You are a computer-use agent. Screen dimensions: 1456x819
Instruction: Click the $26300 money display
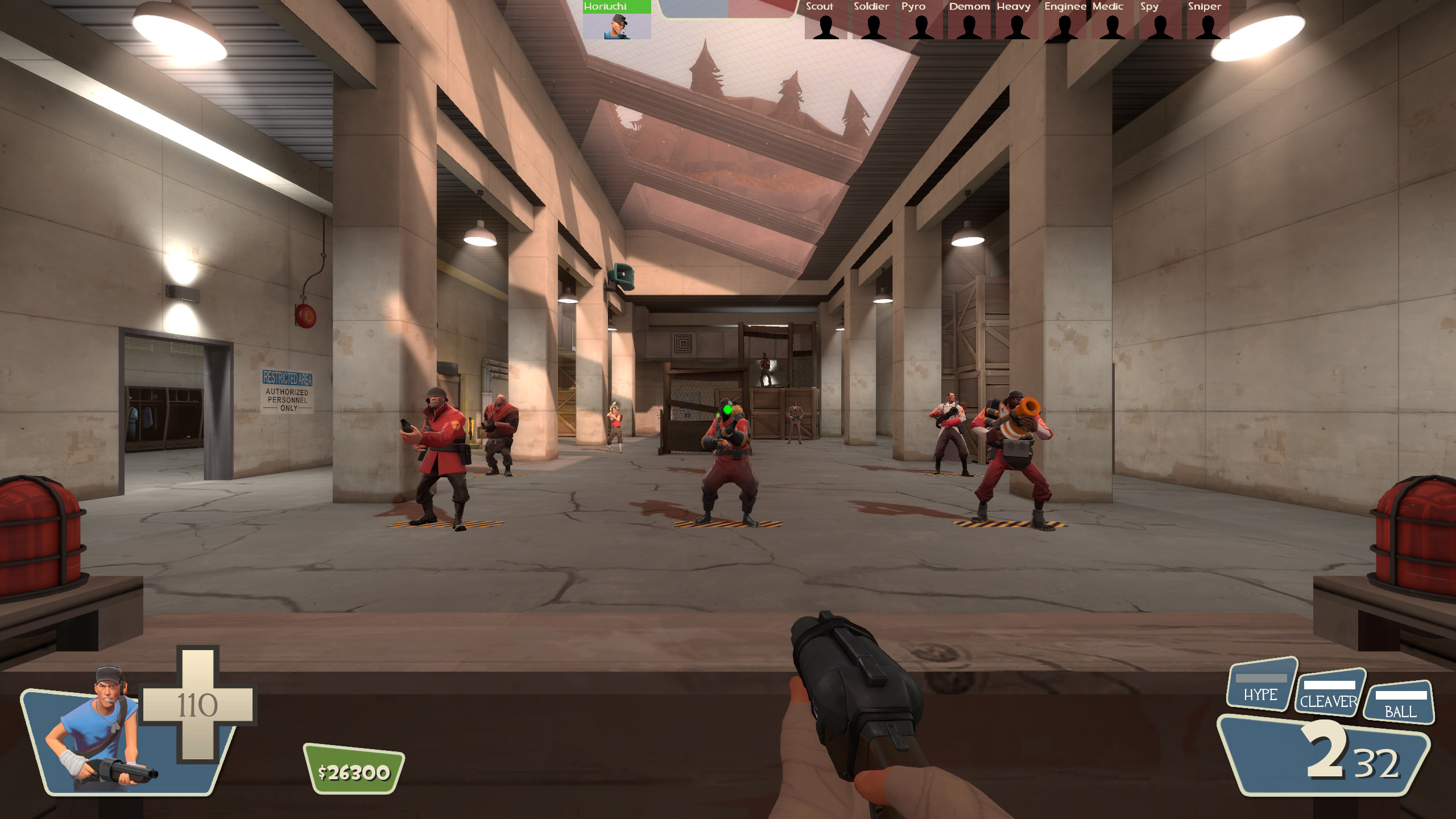(353, 771)
